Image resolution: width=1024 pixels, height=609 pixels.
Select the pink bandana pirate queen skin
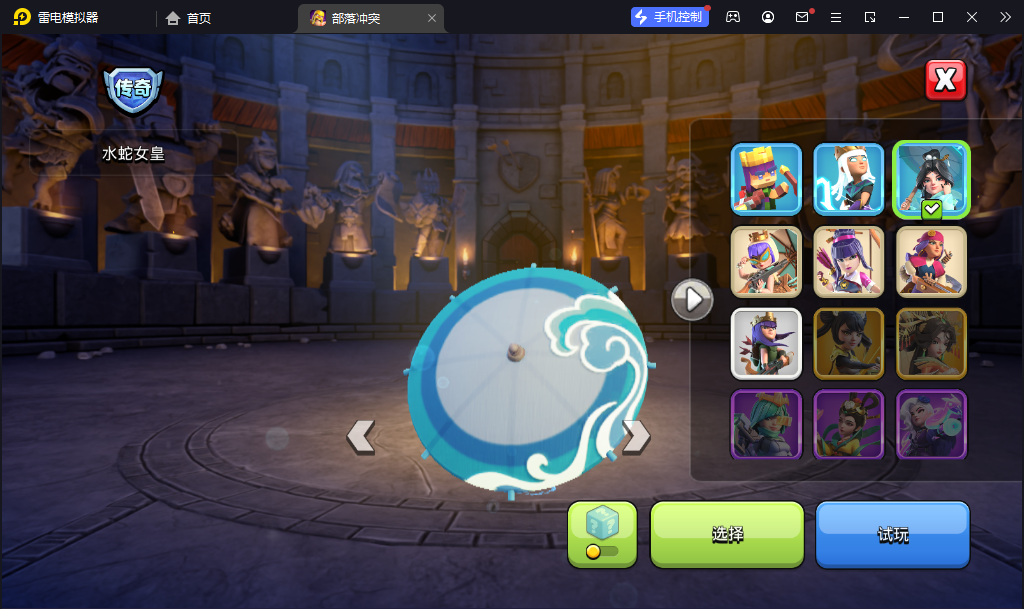[x=931, y=261]
